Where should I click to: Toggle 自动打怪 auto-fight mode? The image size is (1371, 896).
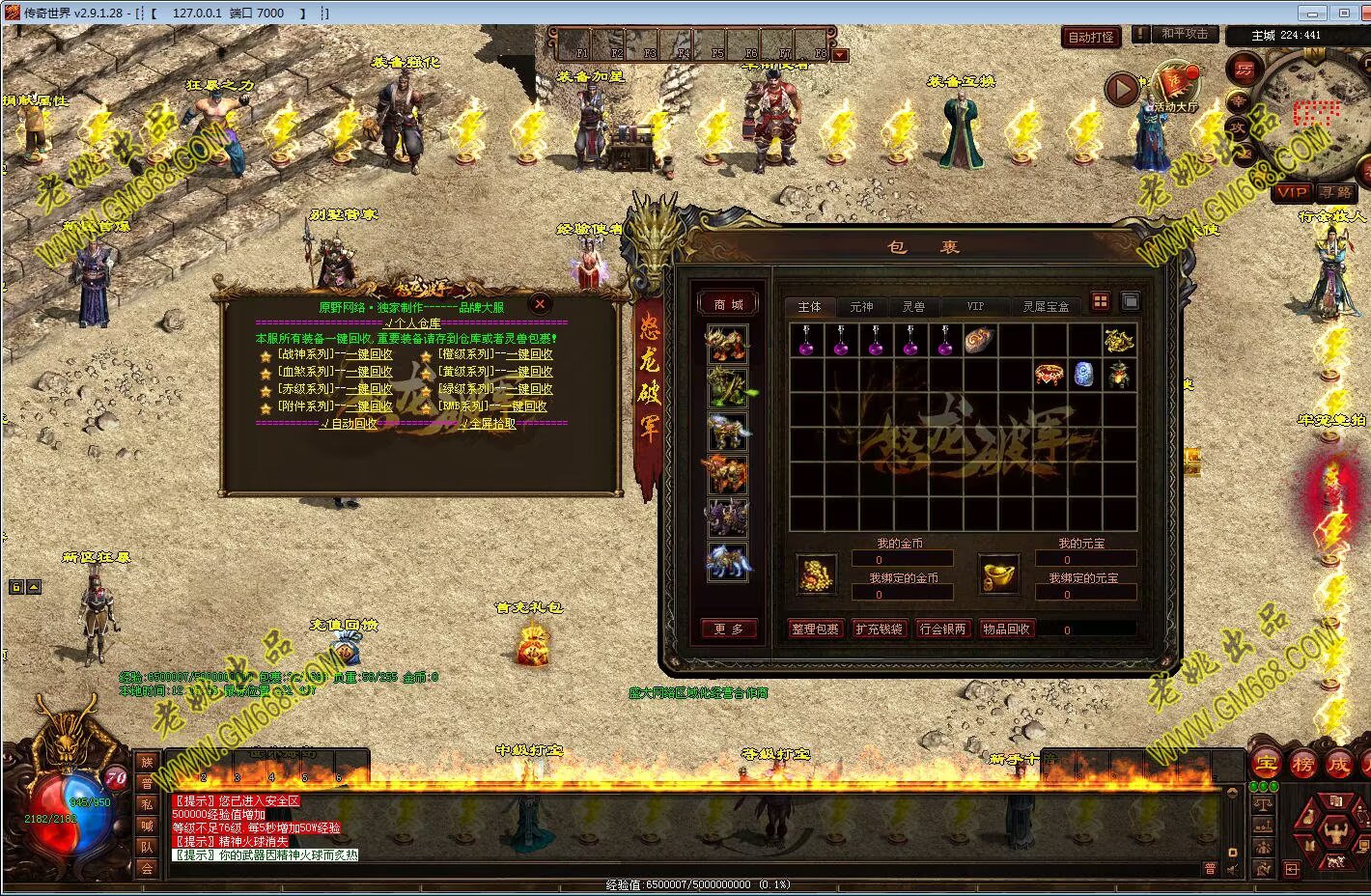click(1091, 37)
